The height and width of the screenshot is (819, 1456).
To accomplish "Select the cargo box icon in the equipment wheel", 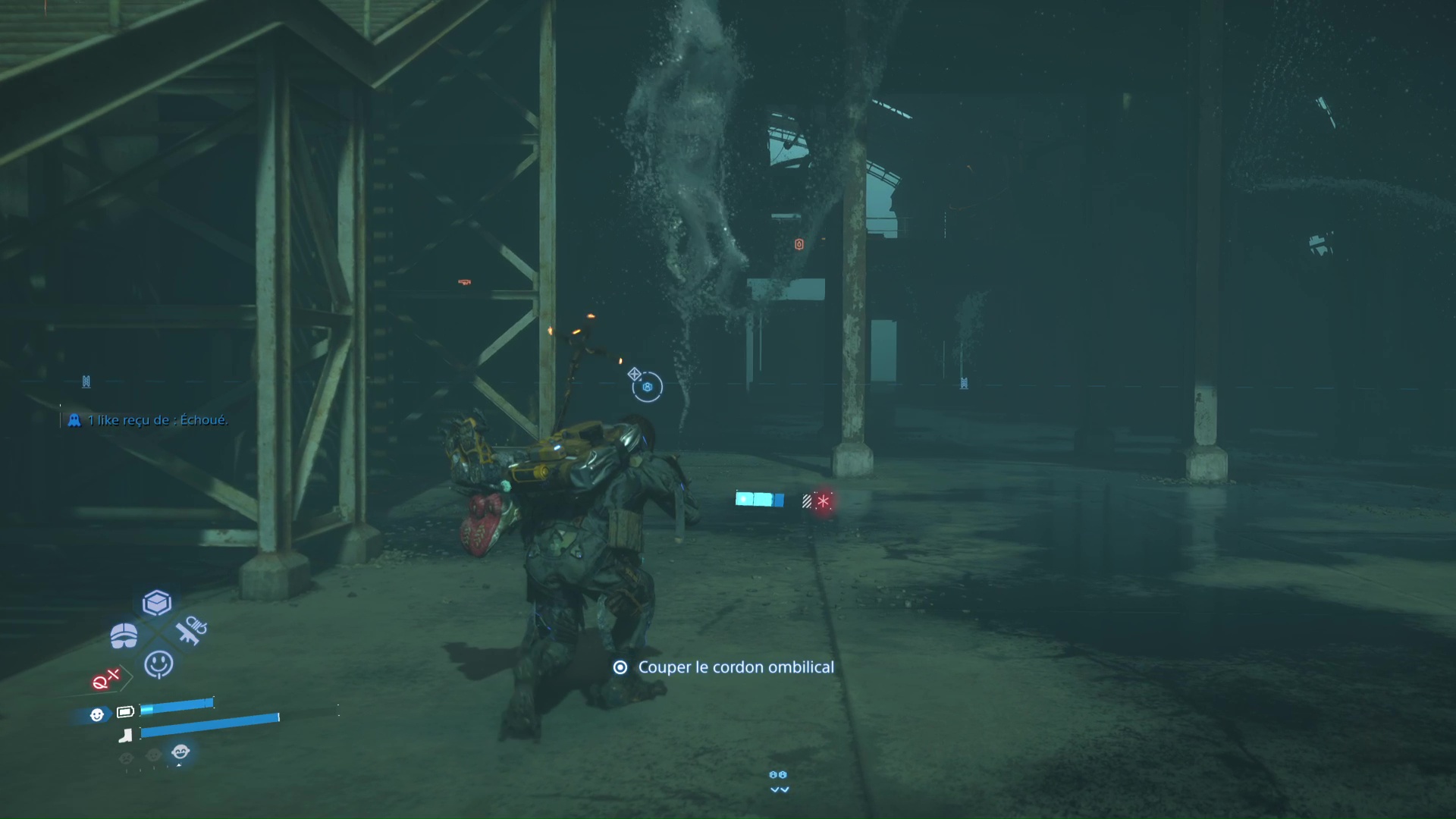I will [x=157, y=603].
